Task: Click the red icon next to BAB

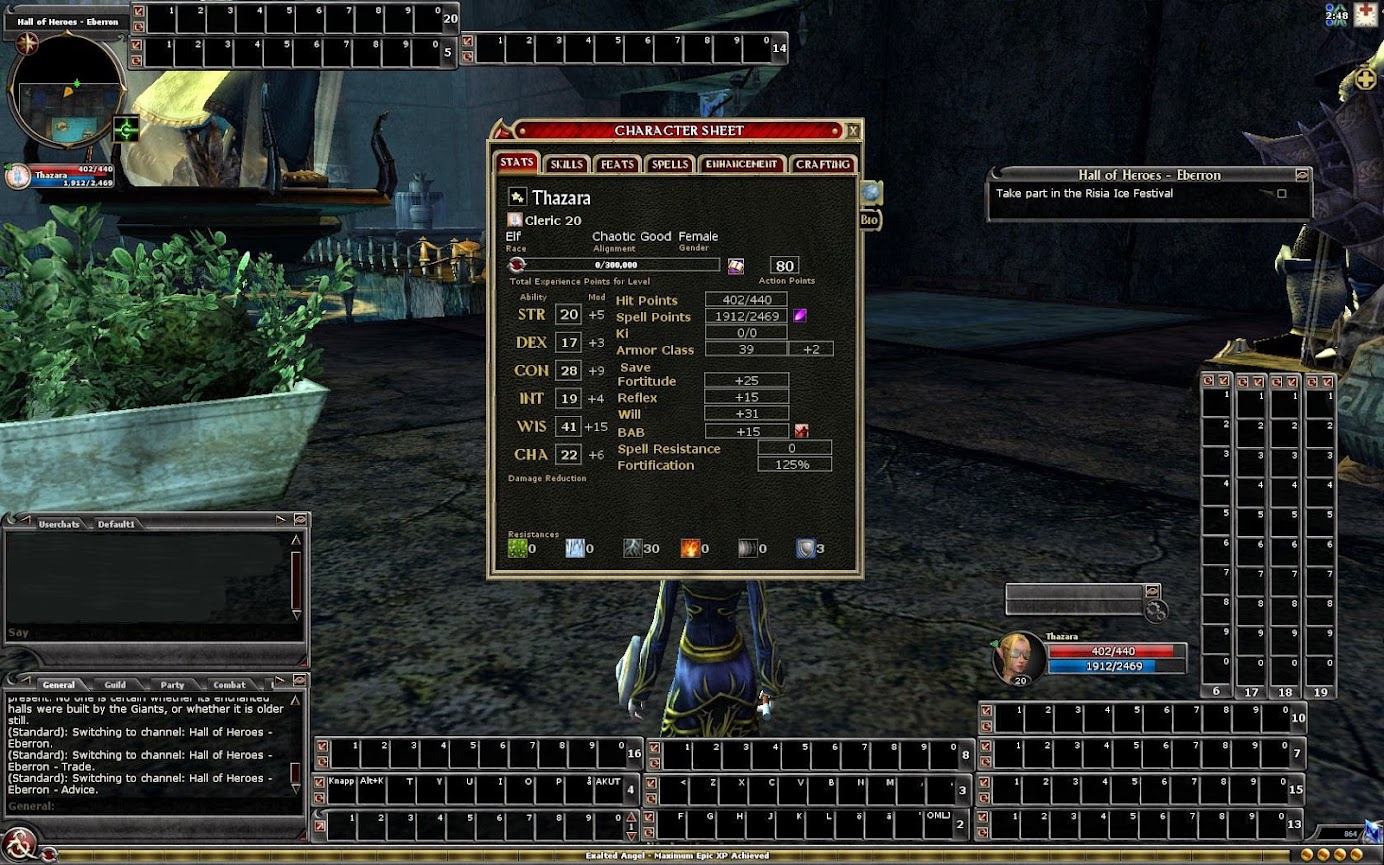Action: tap(801, 431)
